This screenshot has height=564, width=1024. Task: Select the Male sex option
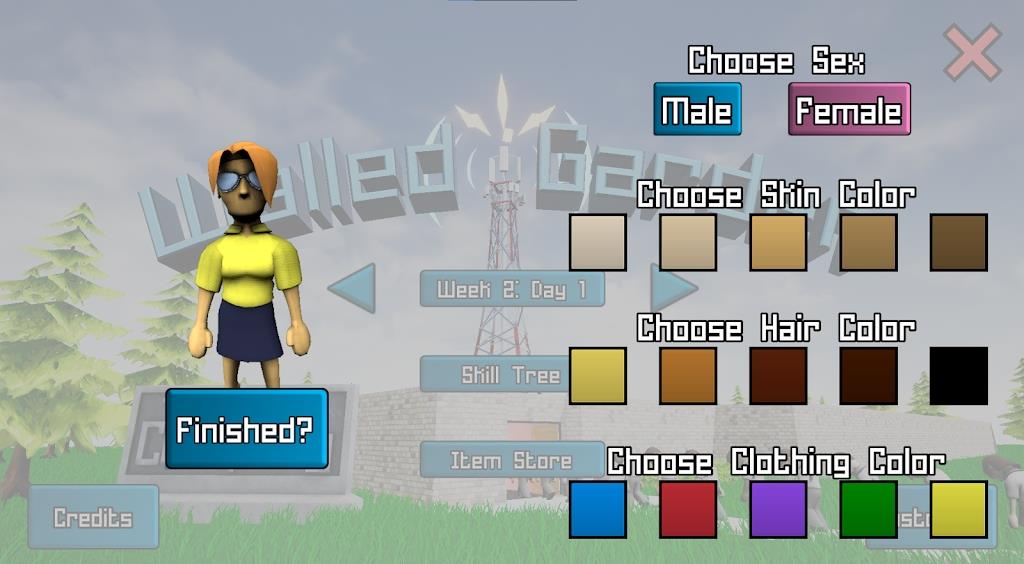tap(697, 109)
